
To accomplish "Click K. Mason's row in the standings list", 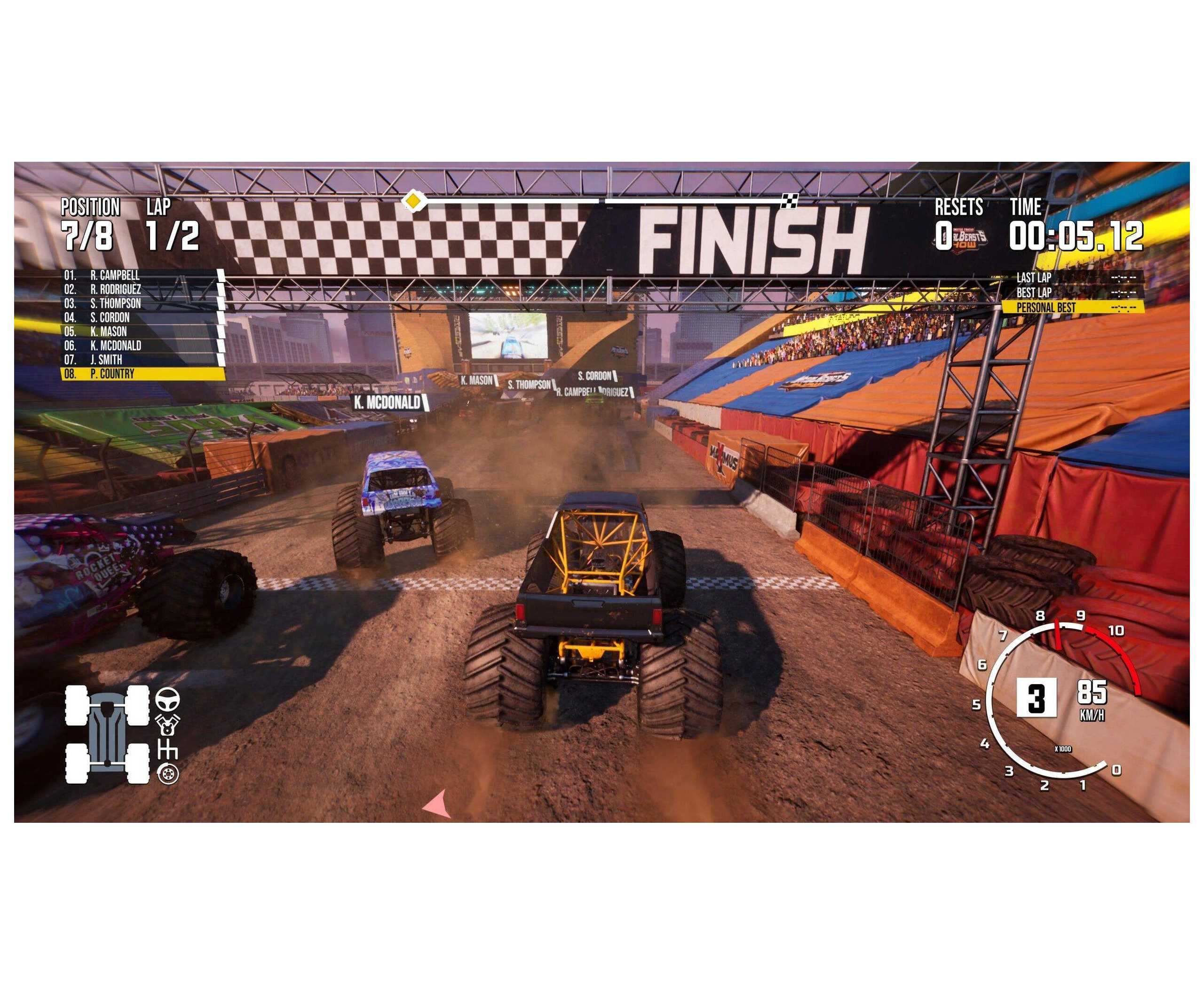I will [x=142, y=331].
